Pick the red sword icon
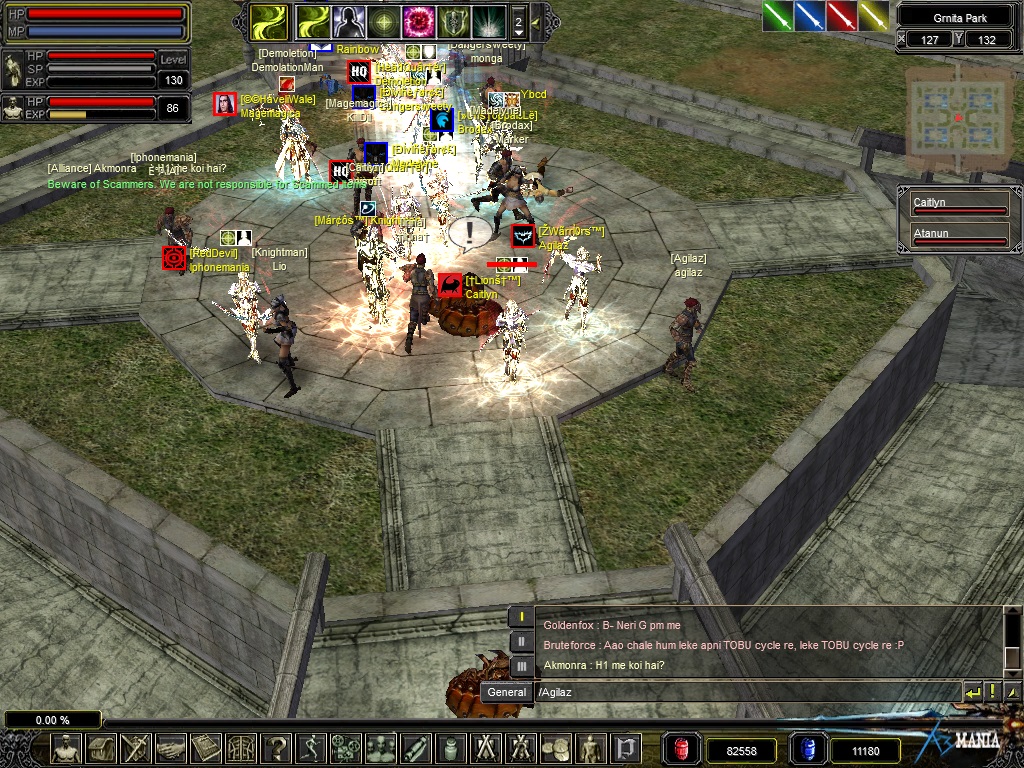1024x768 pixels. [842, 16]
